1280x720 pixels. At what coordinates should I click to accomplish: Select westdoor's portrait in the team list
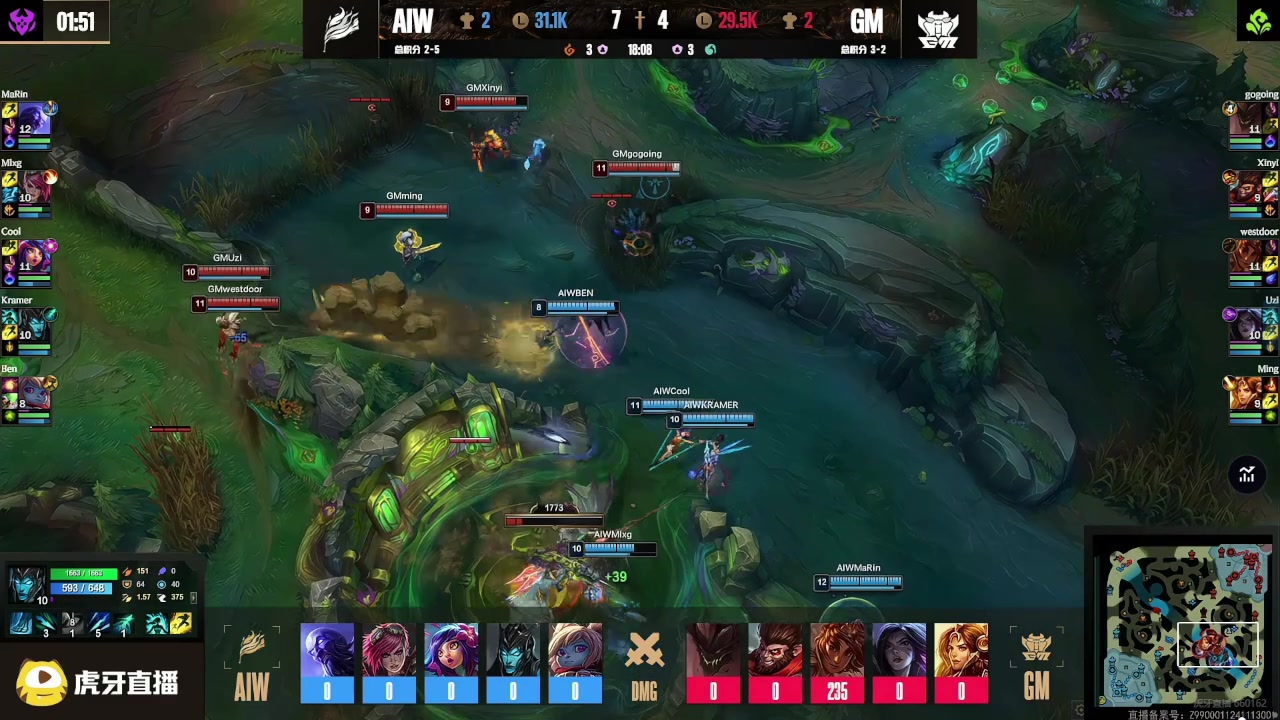pyautogui.click(x=1246, y=257)
